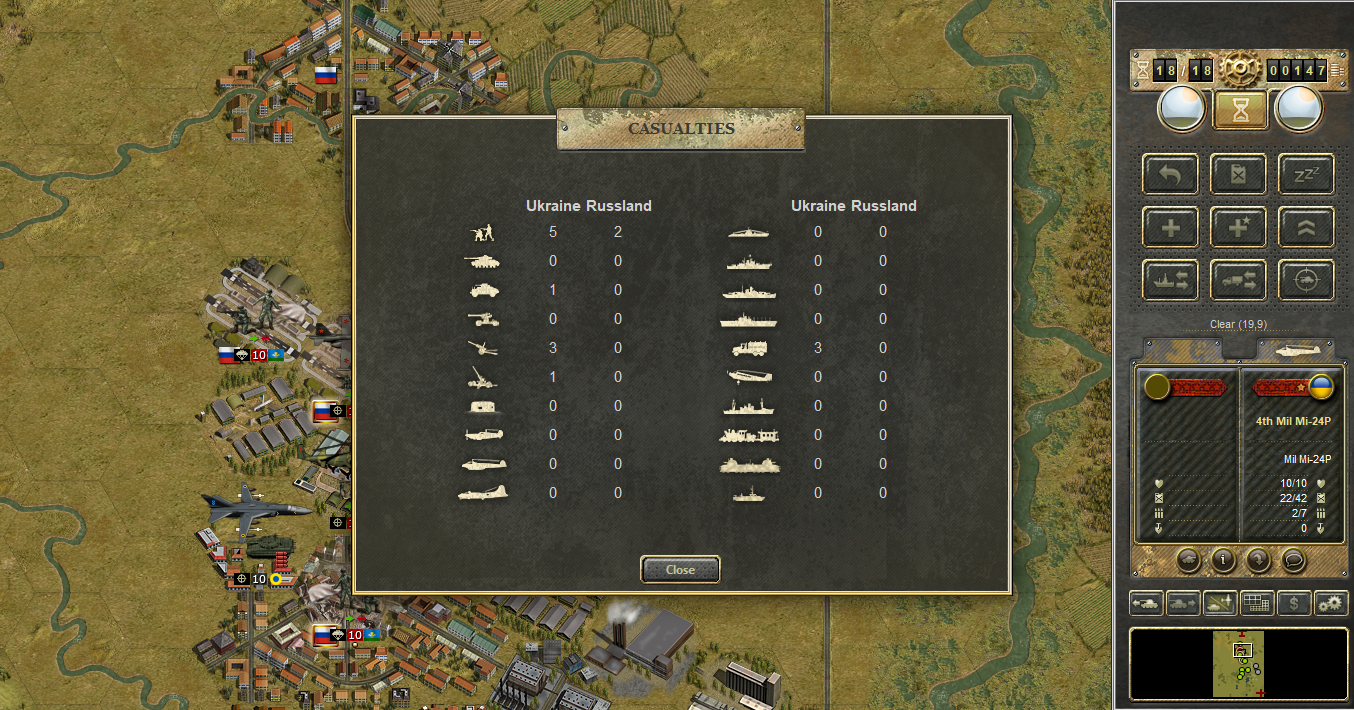Viewport: 1354px width, 710px height.
Task: Select the plus-with-star elite replacements button
Action: 1238,227
